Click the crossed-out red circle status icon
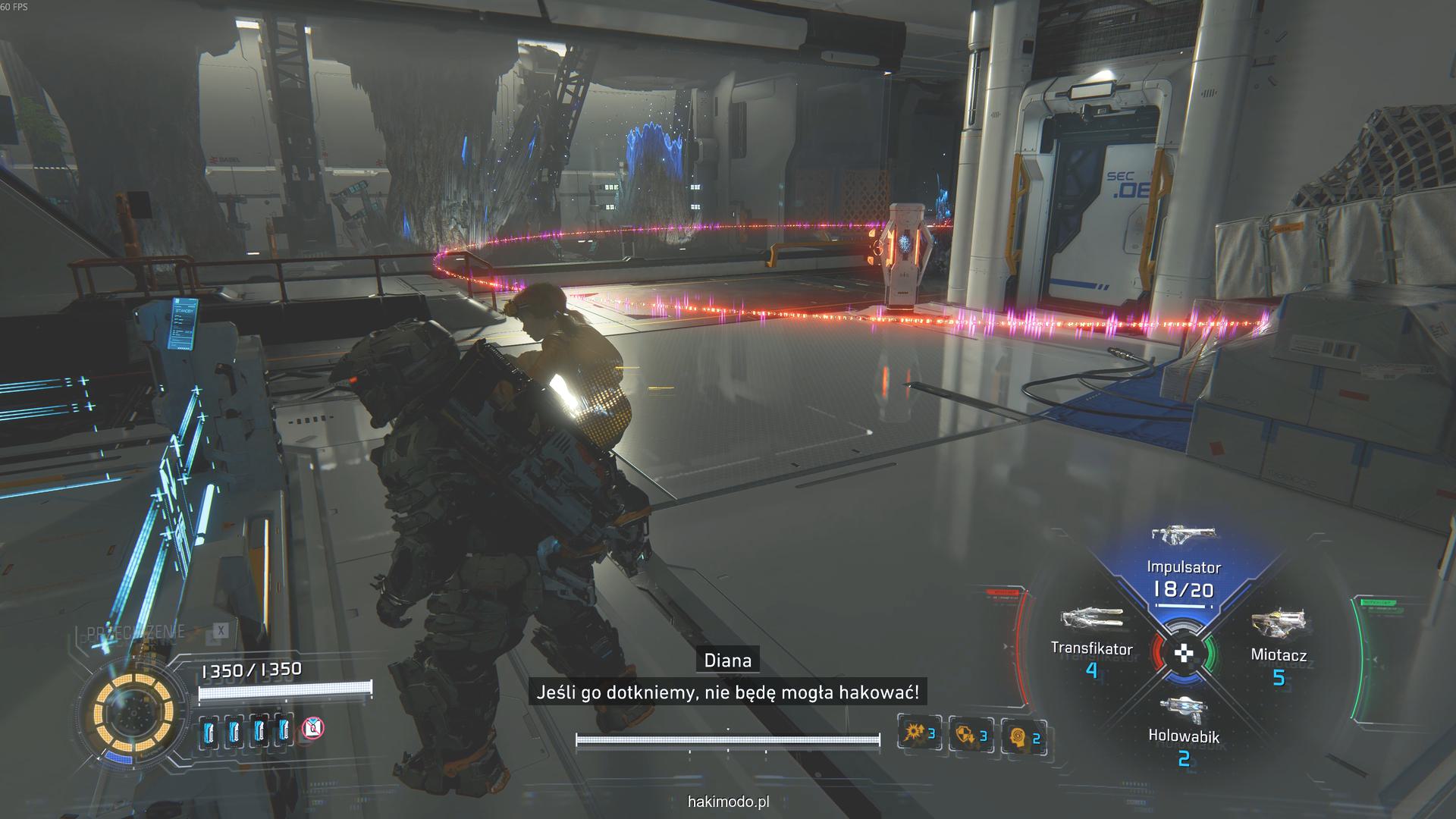 pyautogui.click(x=312, y=729)
